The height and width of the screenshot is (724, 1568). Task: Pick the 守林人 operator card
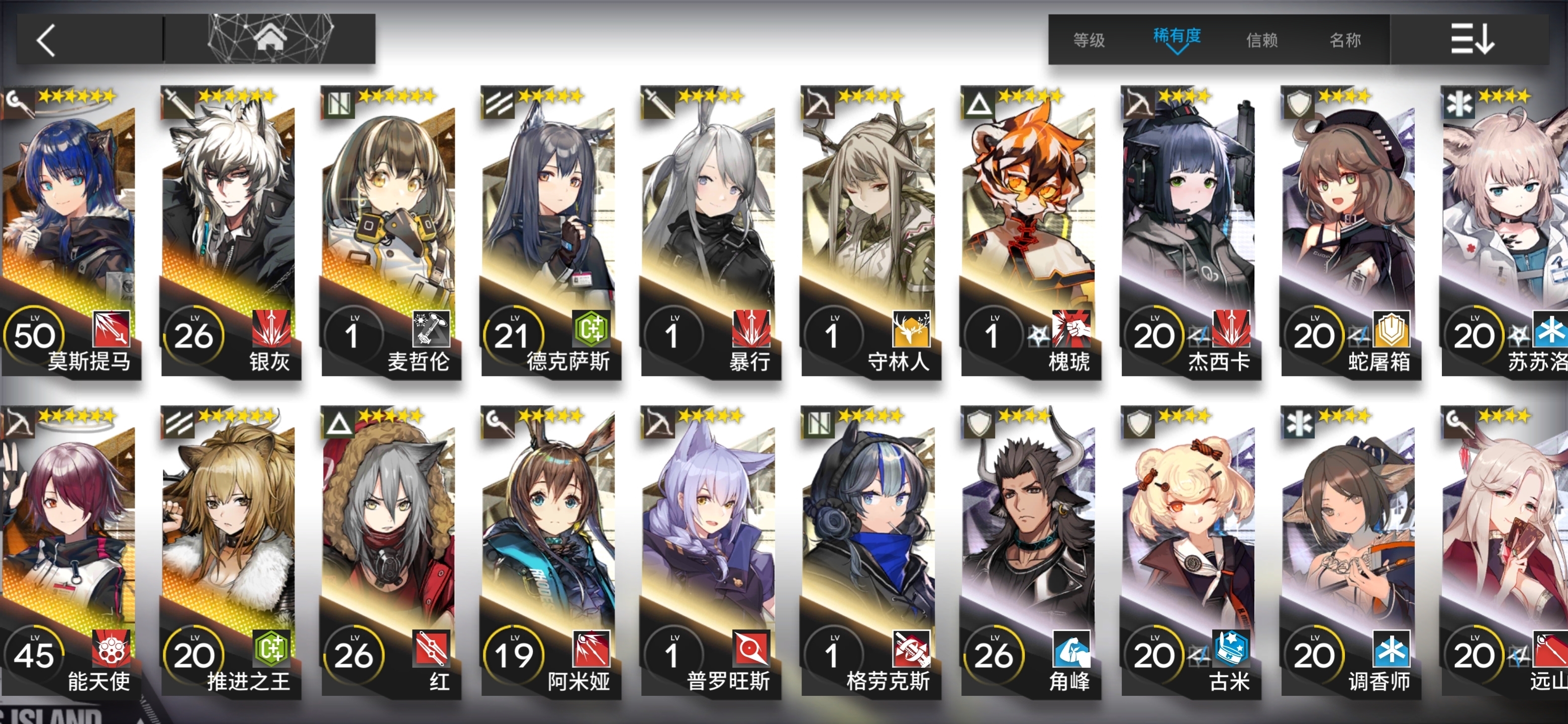870,231
